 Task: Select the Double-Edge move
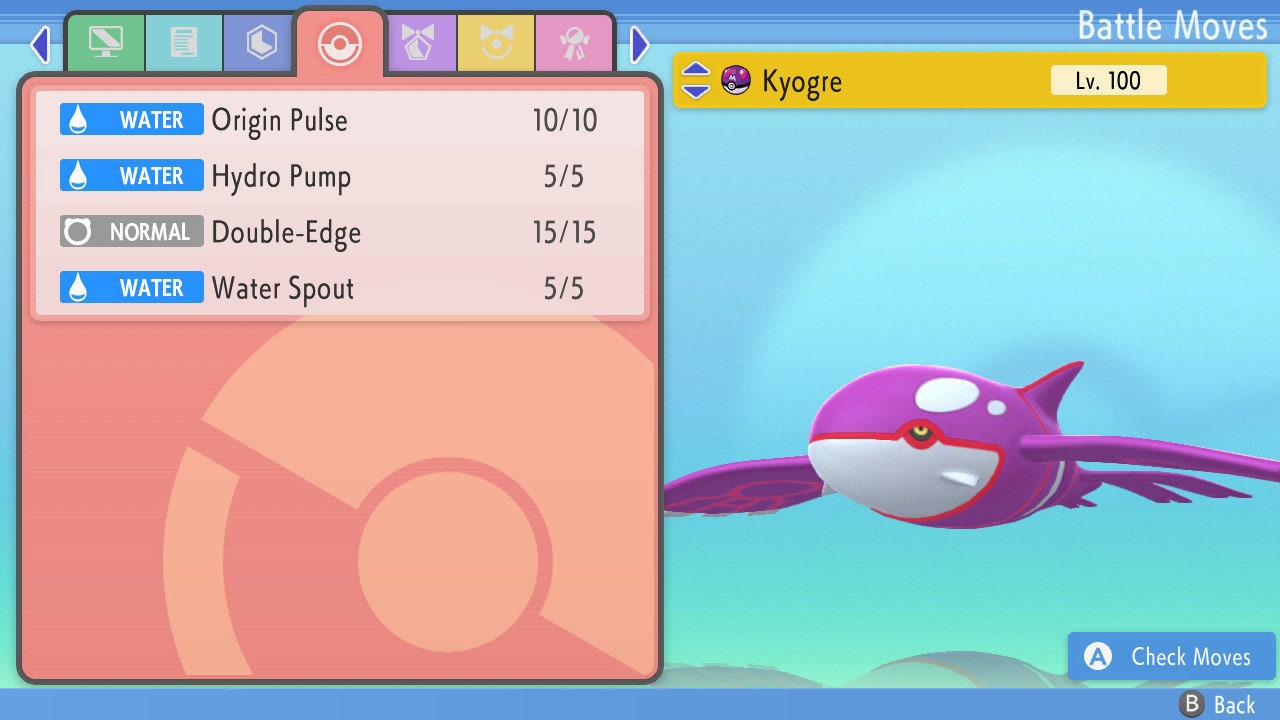tap(340, 232)
